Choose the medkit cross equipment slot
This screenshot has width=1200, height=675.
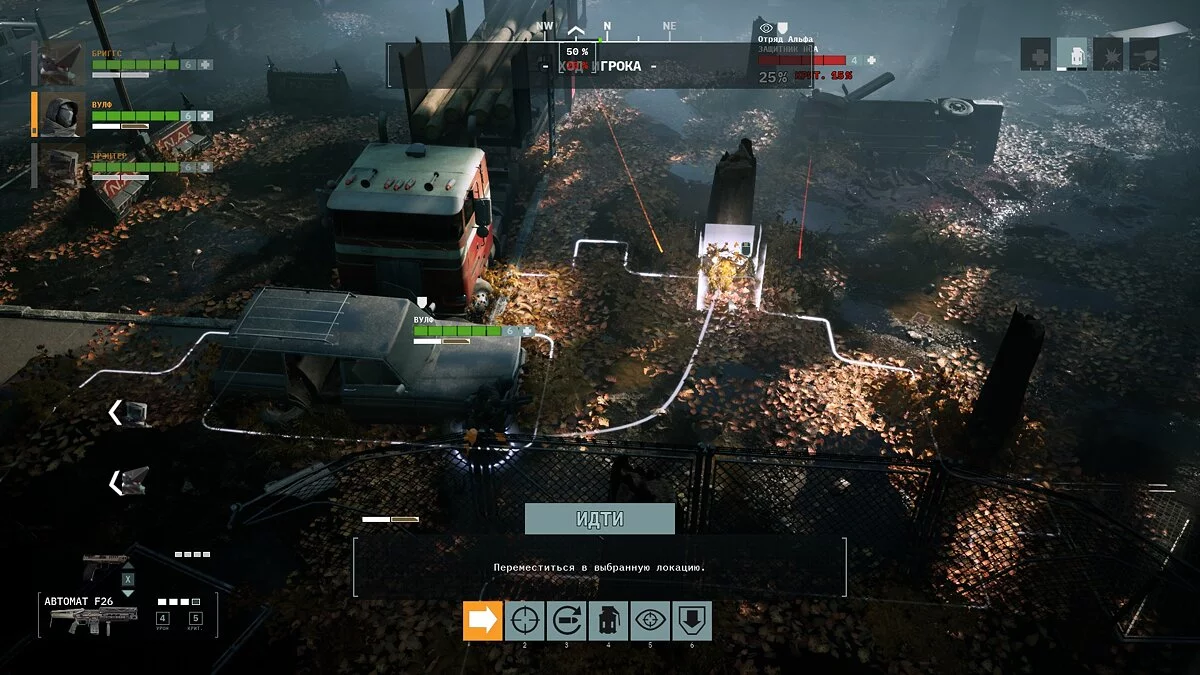1035,54
